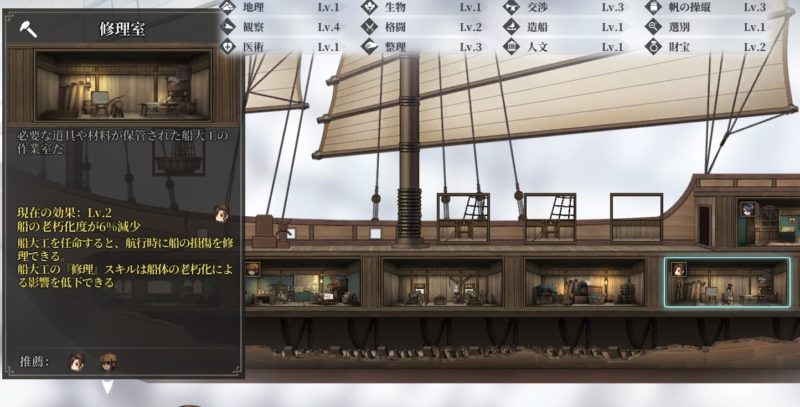The width and height of the screenshot is (800, 407).
Task: Pick the dark-haired recommended crew portrait
Action: click(75, 363)
